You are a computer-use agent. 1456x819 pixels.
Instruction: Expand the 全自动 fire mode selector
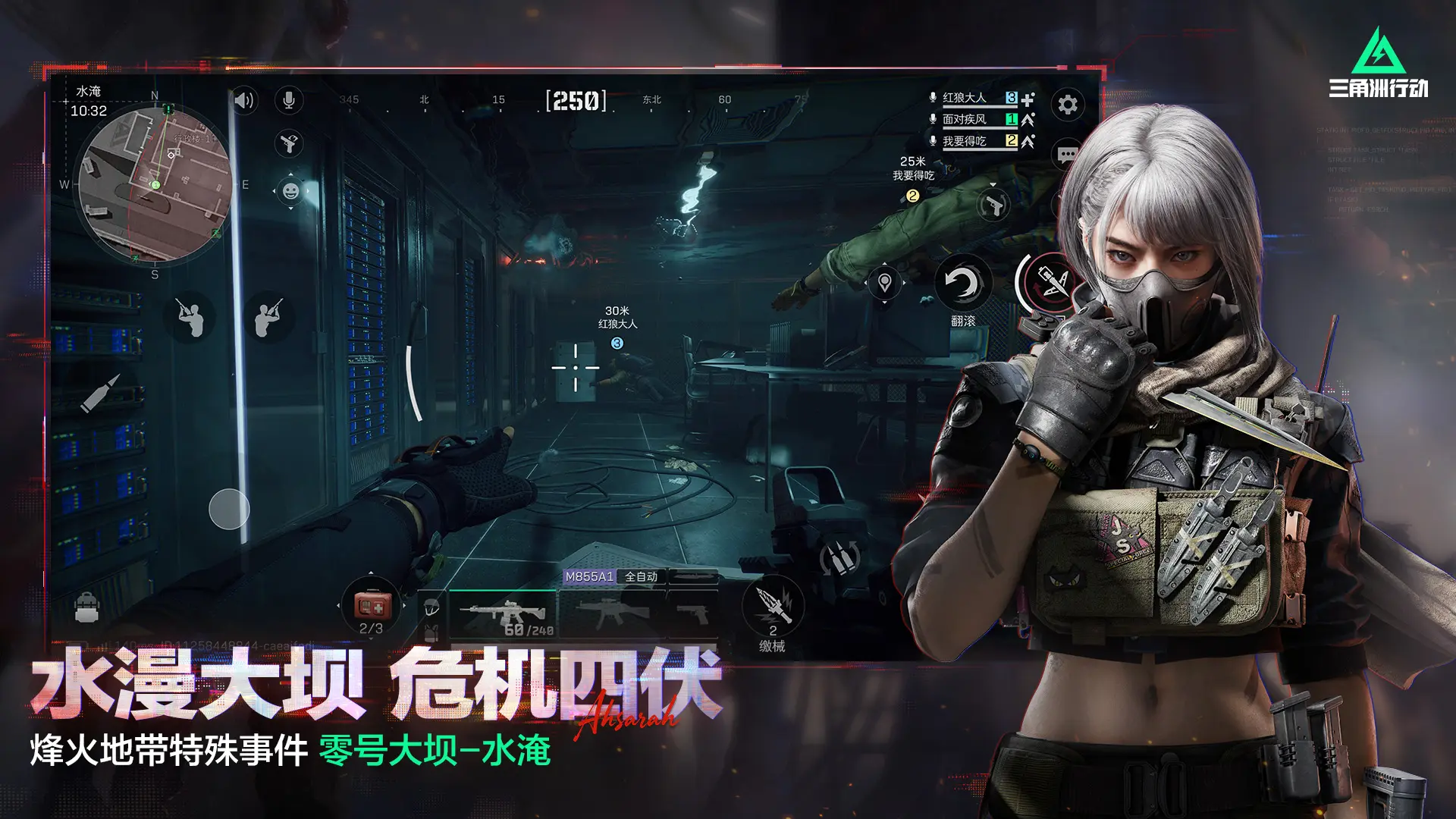pyautogui.click(x=641, y=576)
